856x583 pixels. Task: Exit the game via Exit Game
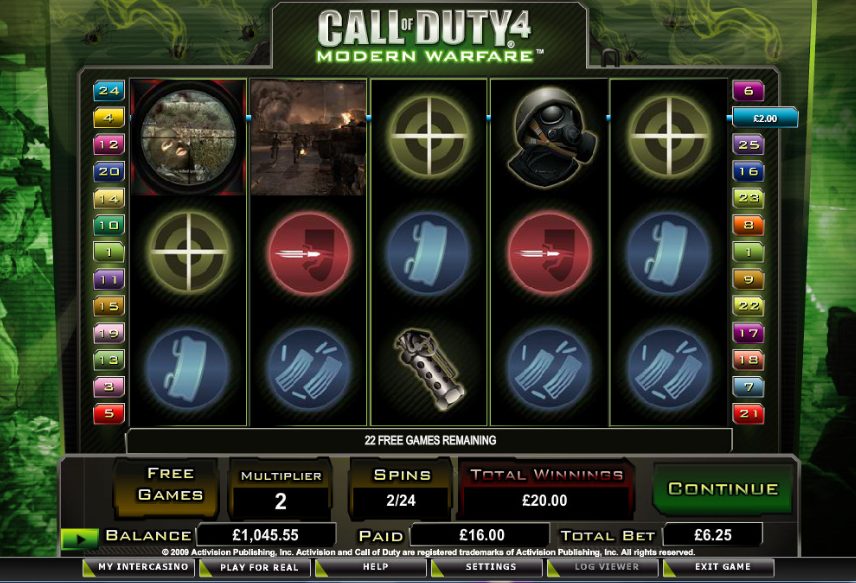722,567
